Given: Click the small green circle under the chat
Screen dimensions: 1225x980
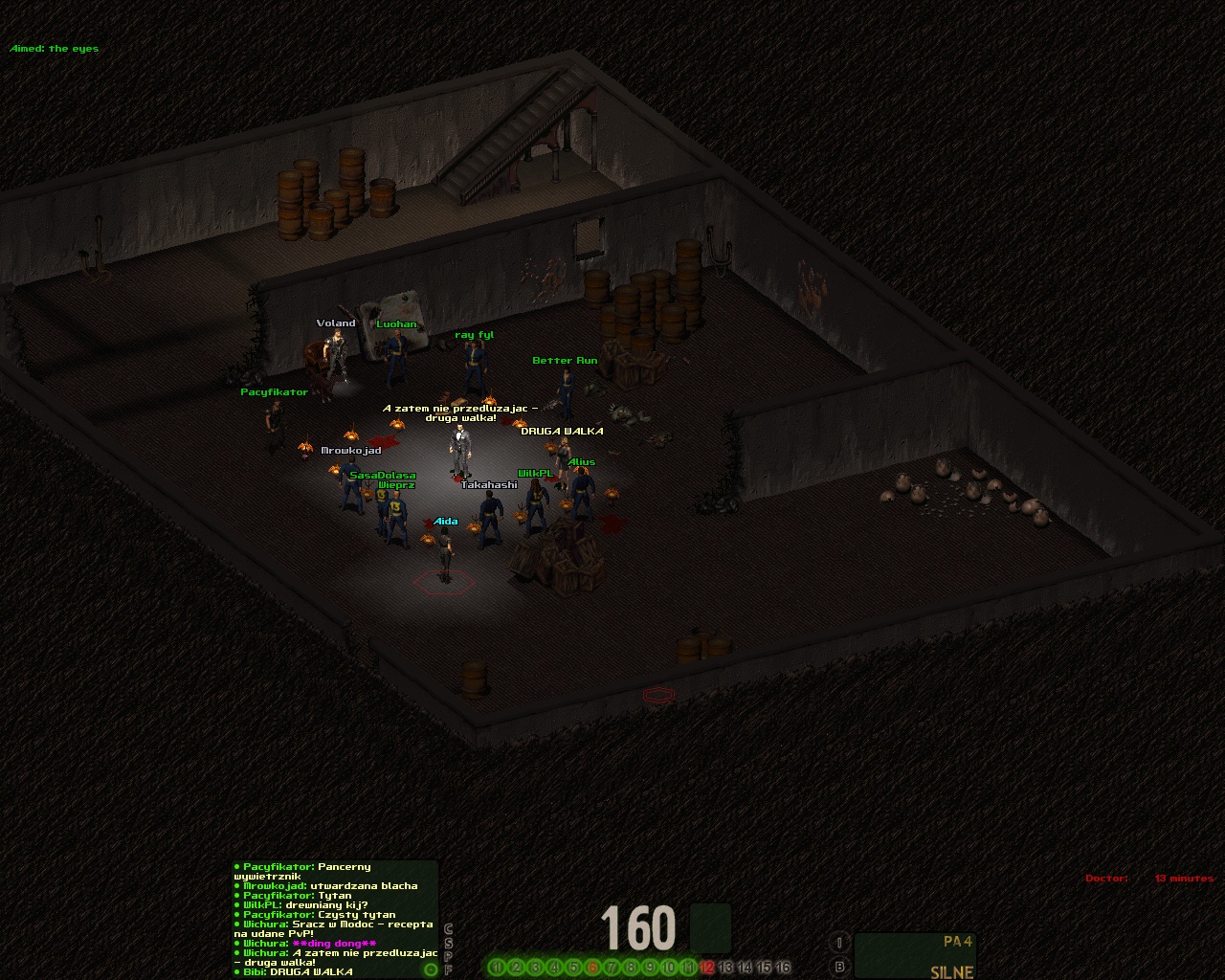Looking at the screenshot, I should click(x=431, y=969).
